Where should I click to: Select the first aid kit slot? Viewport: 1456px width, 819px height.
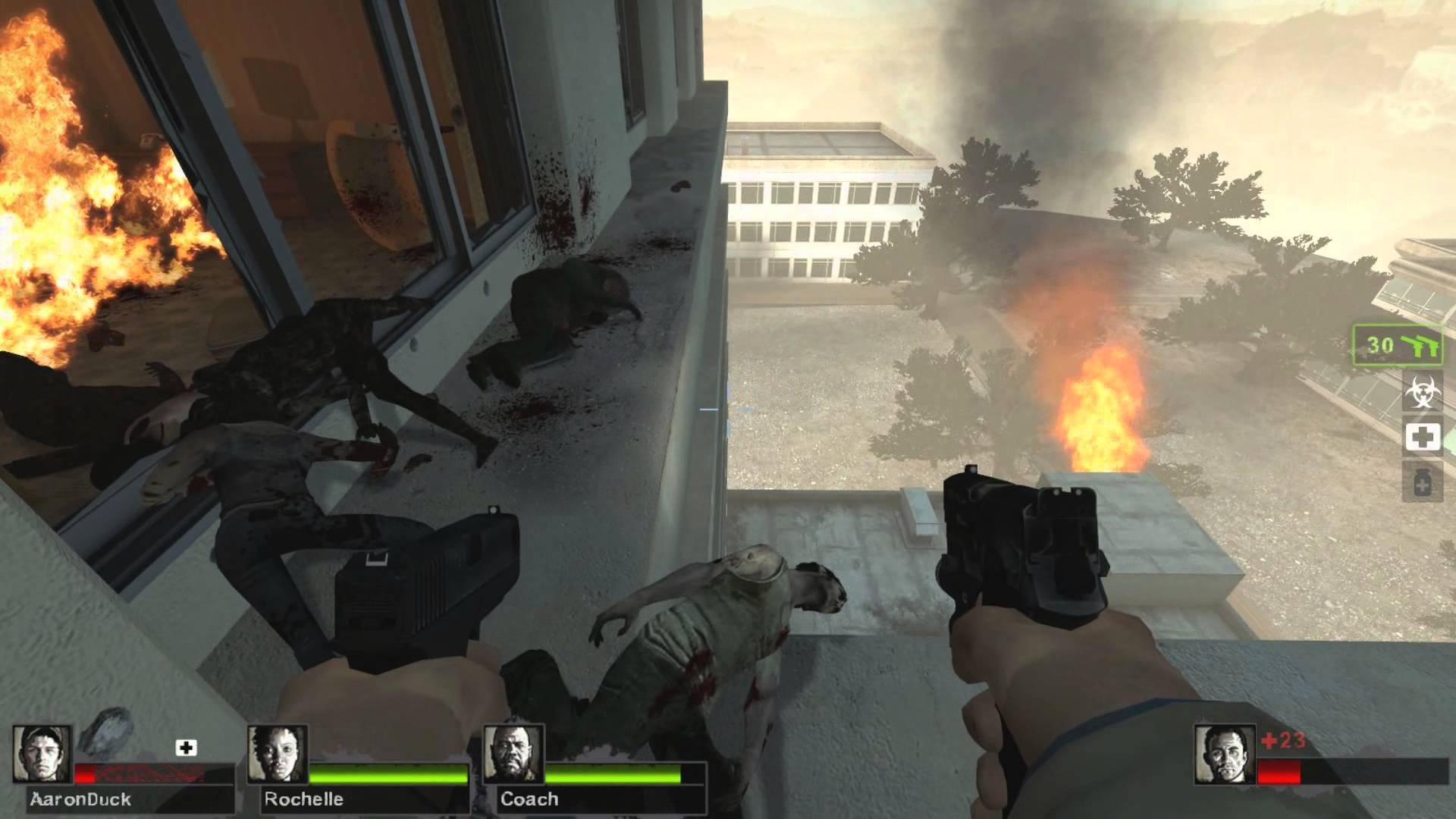pyautogui.click(x=1422, y=437)
